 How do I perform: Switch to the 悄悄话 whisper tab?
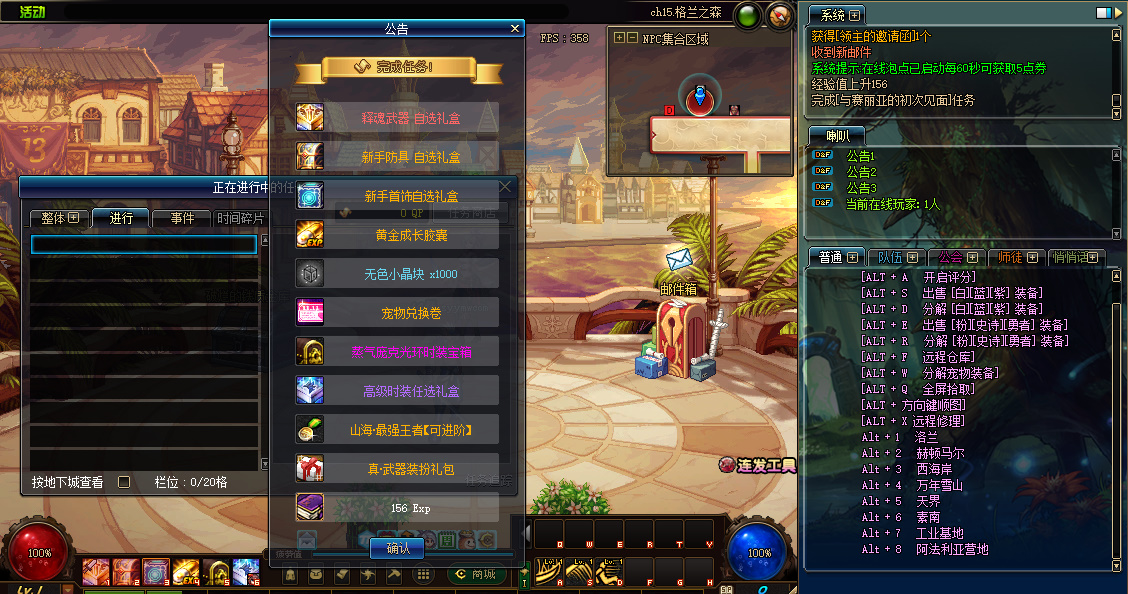tap(1076, 257)
